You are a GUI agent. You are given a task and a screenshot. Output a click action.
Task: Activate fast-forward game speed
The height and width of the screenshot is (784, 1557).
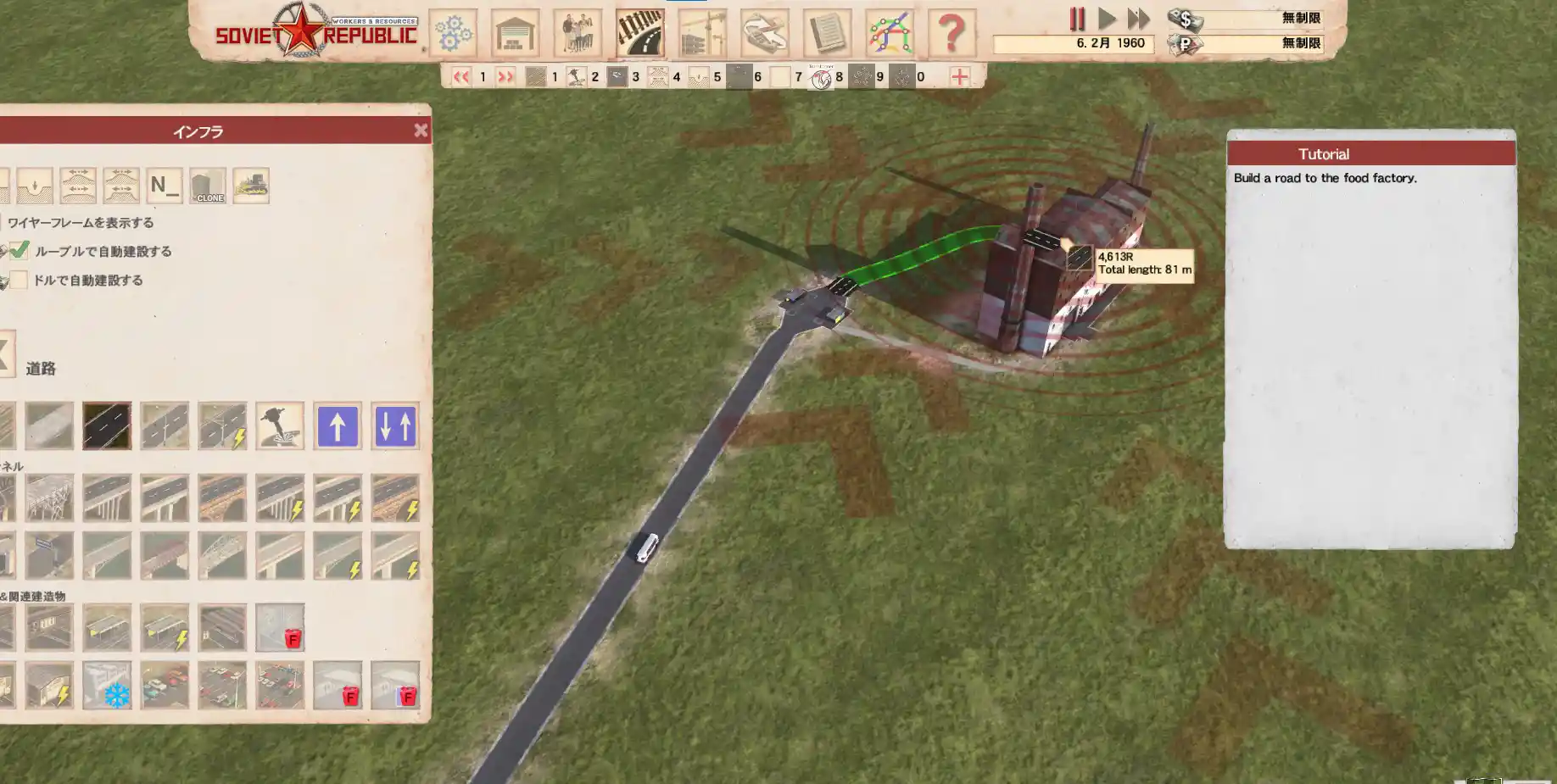tap(1138, 19)
